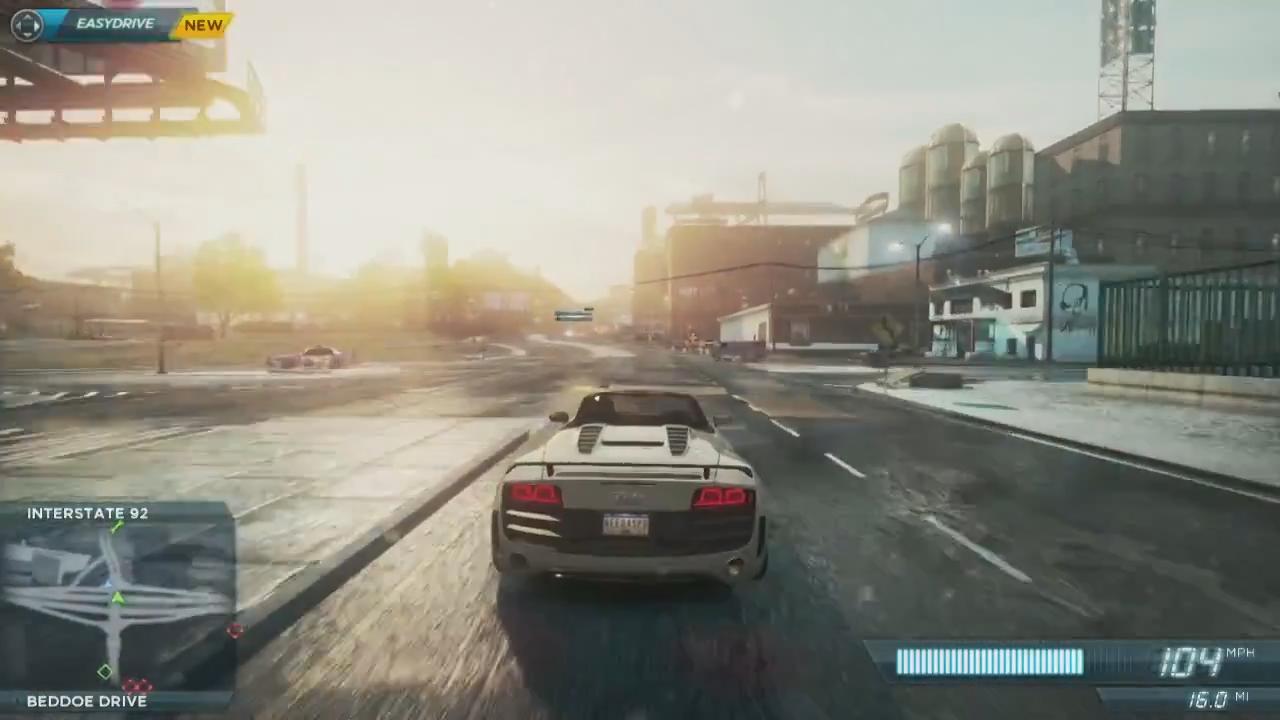The image size is (1280, 720).
Task: Select the green diamond marker on minimap
Action: [104, 672]
